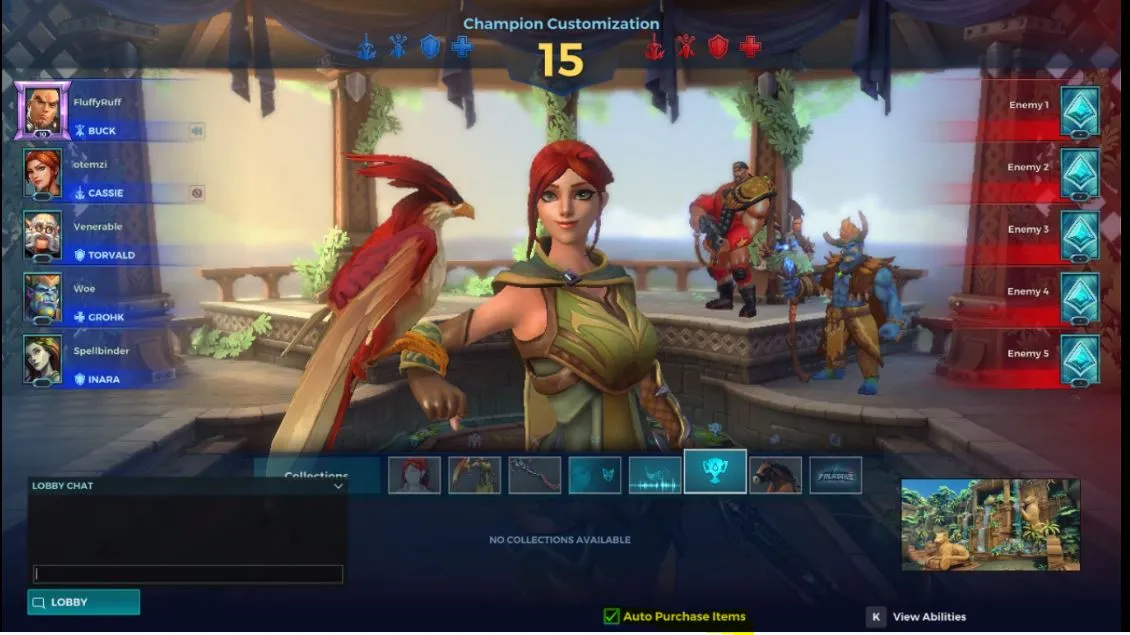The height and width of the screenshot is (635, 1130).
Task: Toggle the speaker icon beside Buck
Action: tap(197, 131)
